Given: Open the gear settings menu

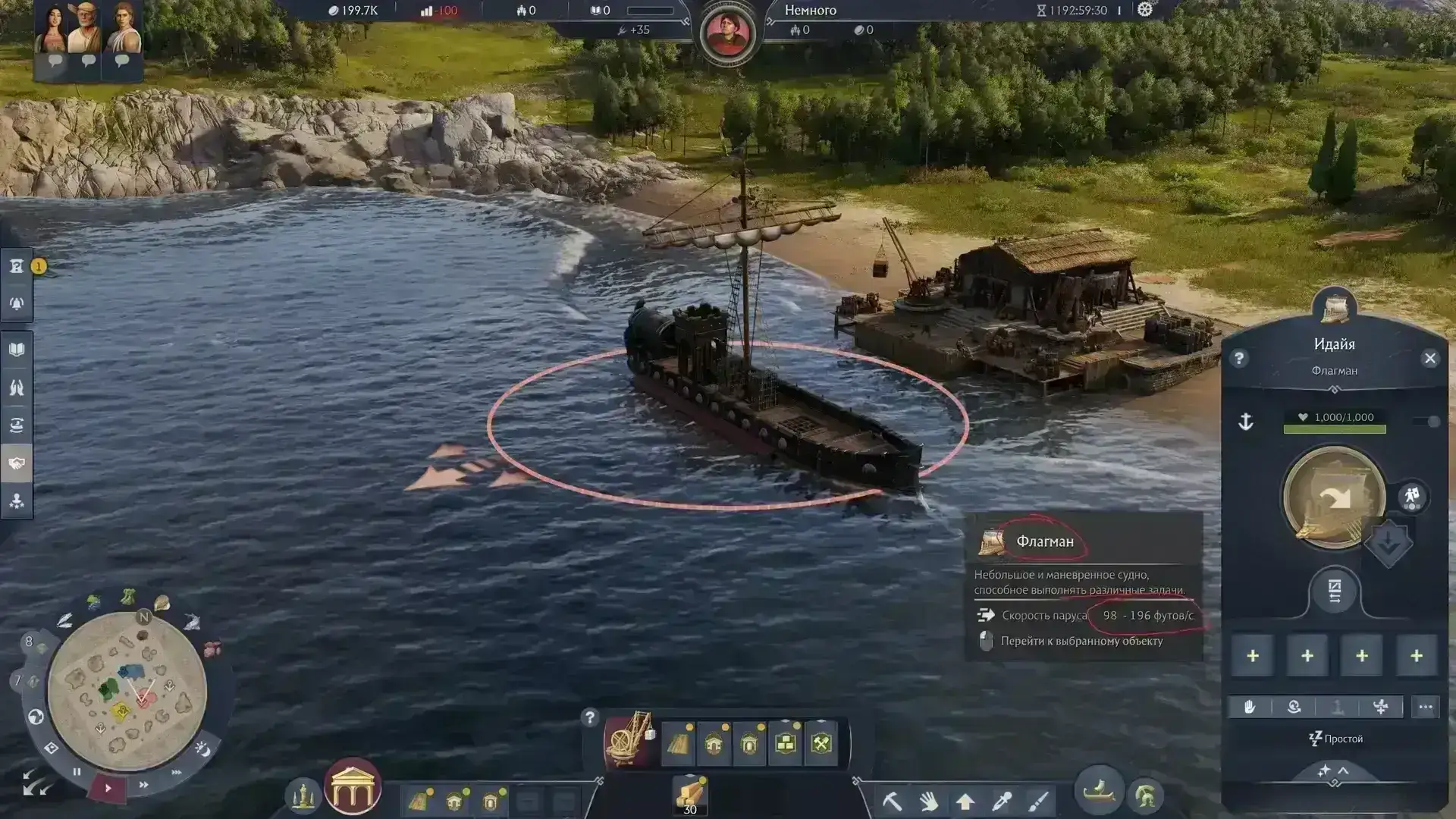Looking at the screenshot, I should coord(1145,10).
